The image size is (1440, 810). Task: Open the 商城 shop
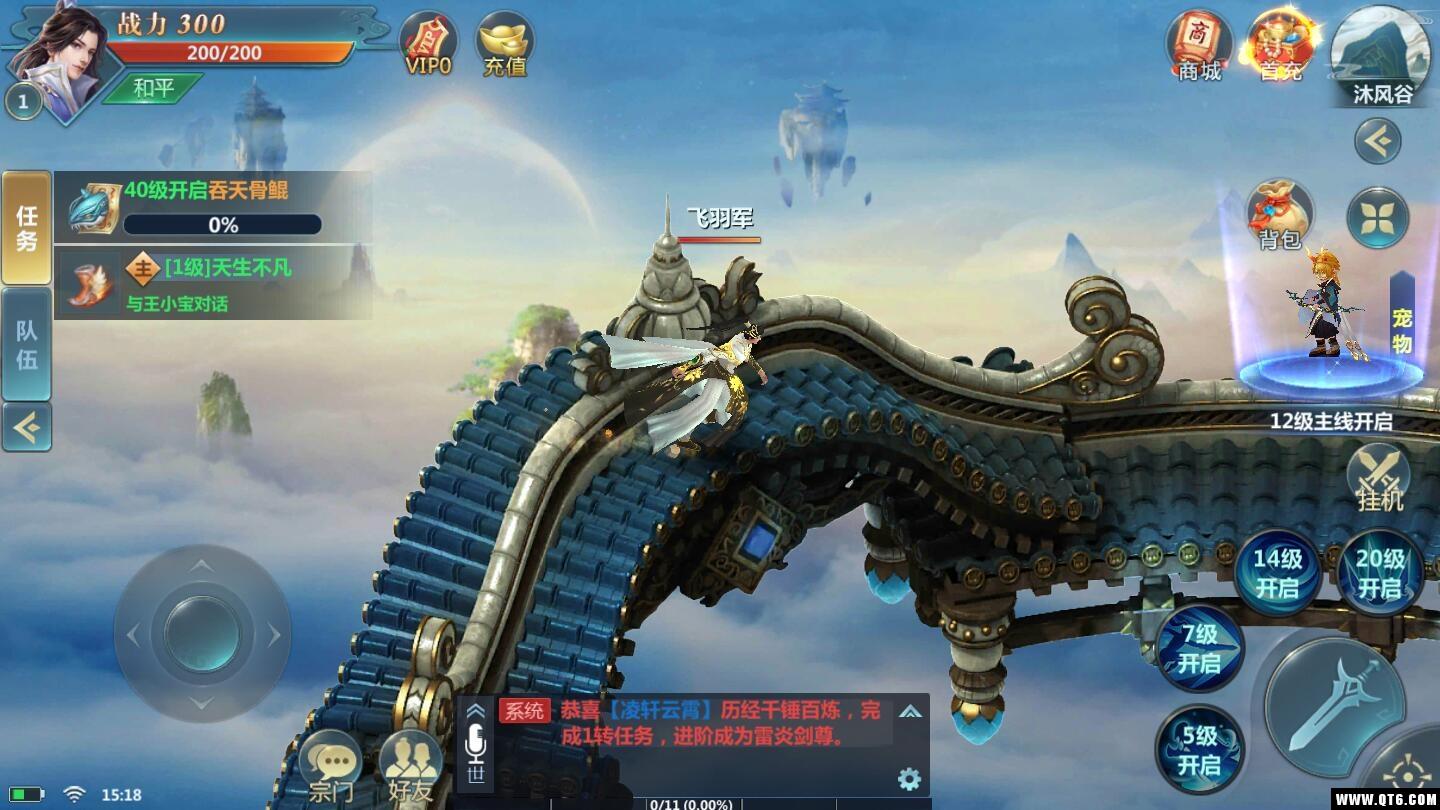[x=1199, y=46]
